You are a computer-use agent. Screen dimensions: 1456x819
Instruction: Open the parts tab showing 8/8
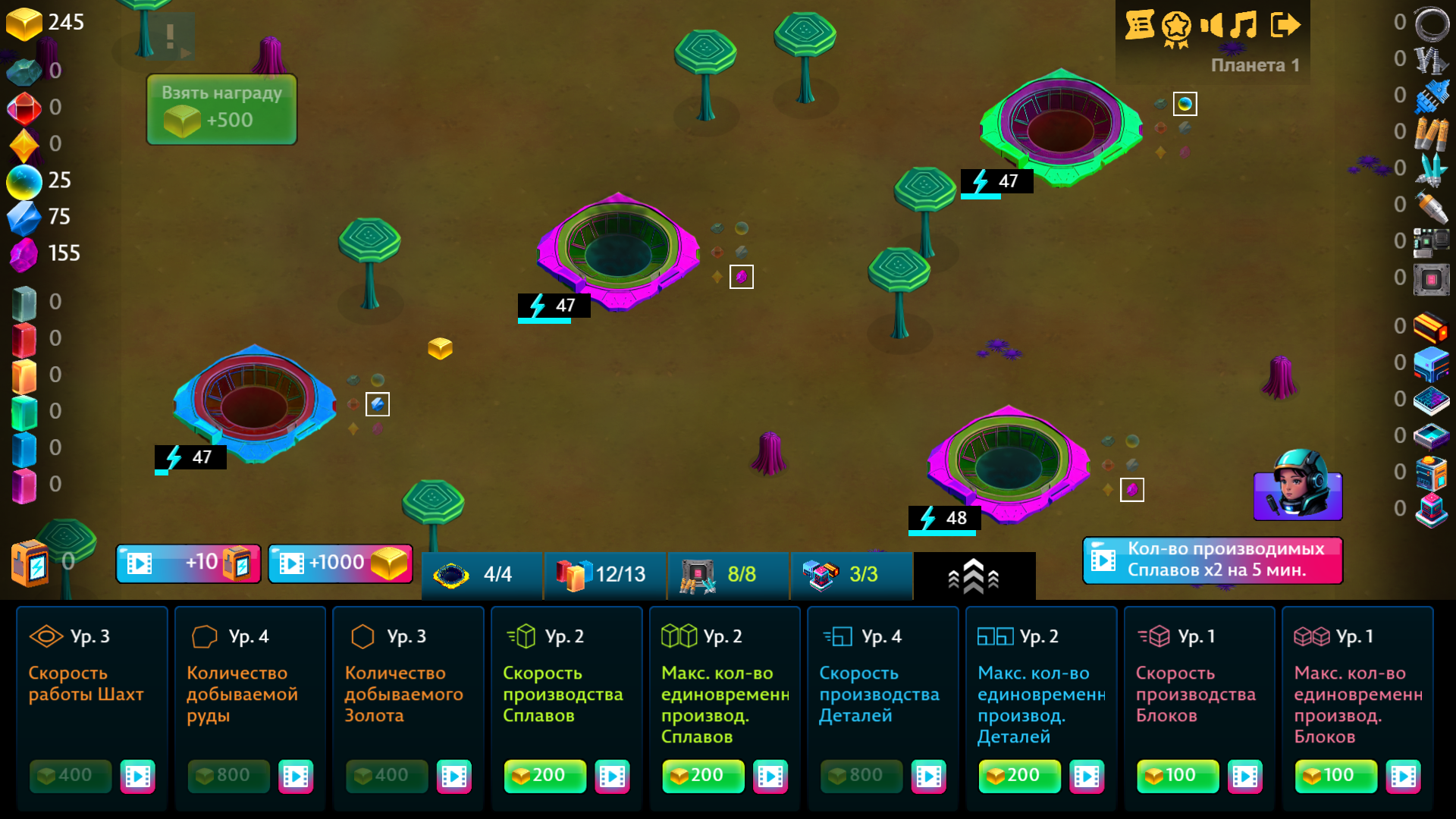[x=726, y=575]
